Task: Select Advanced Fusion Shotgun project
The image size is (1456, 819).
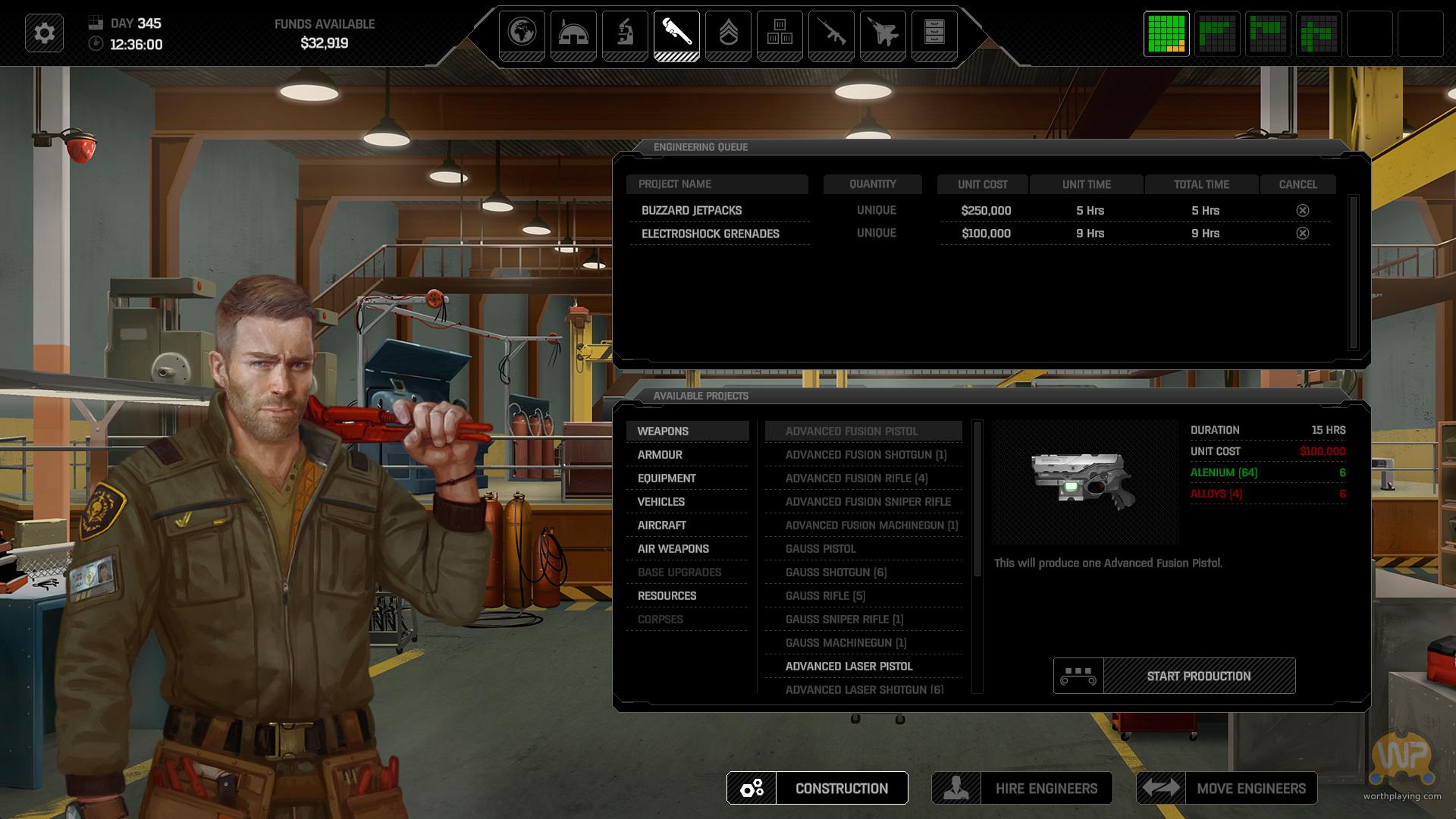Action: tap(865, 454)
